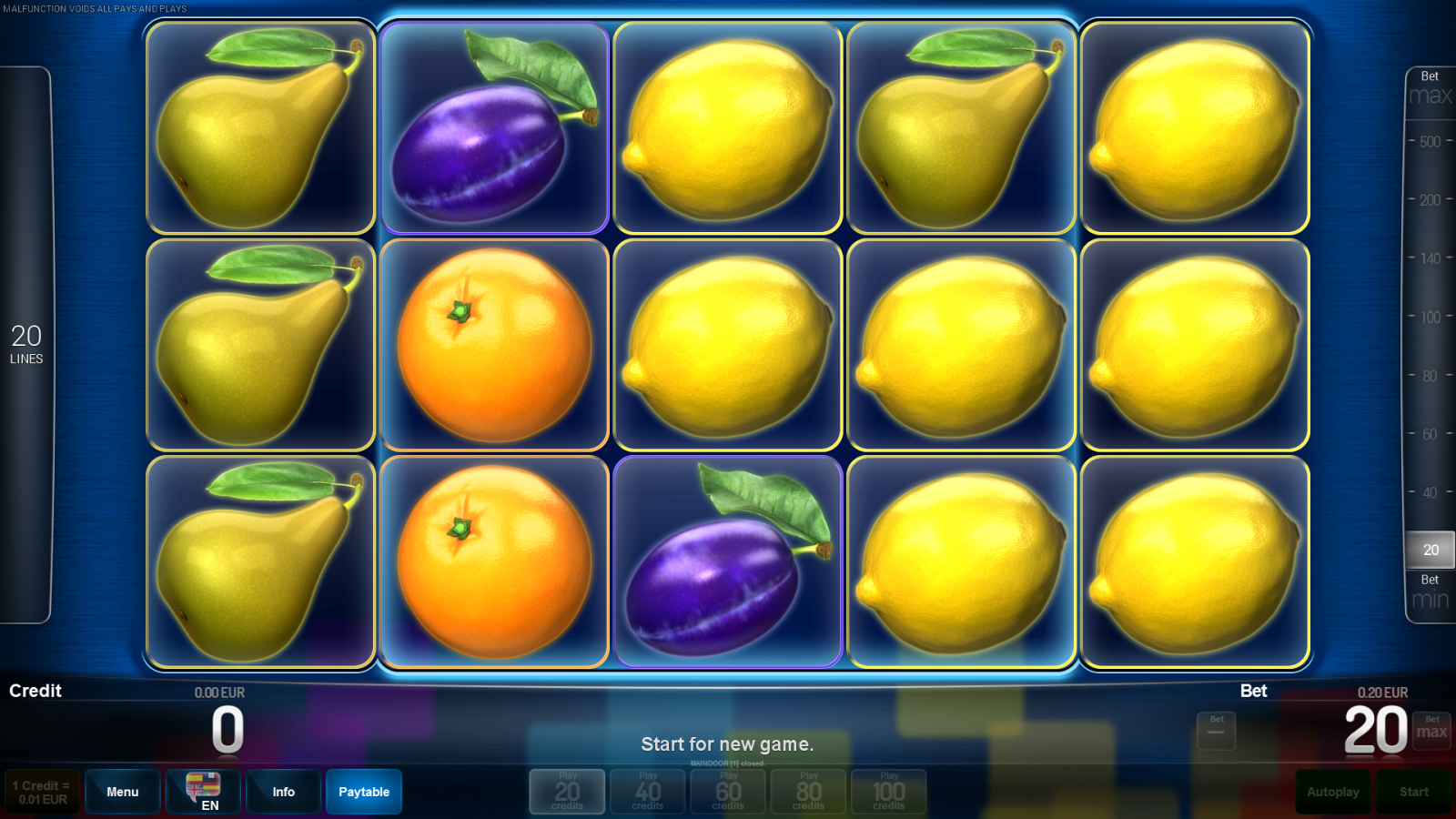Select the Play 20 credits preset

click(x=566, y=791)
